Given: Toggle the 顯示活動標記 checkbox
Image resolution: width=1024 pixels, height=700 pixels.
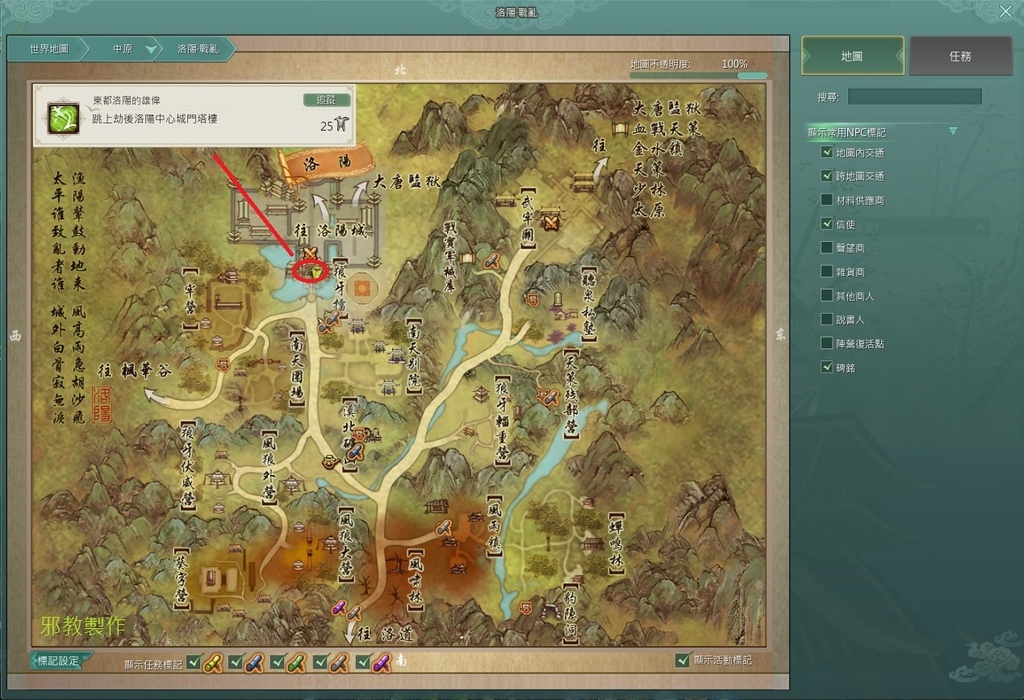Looking at the screenshot, I should pos(683,660).
